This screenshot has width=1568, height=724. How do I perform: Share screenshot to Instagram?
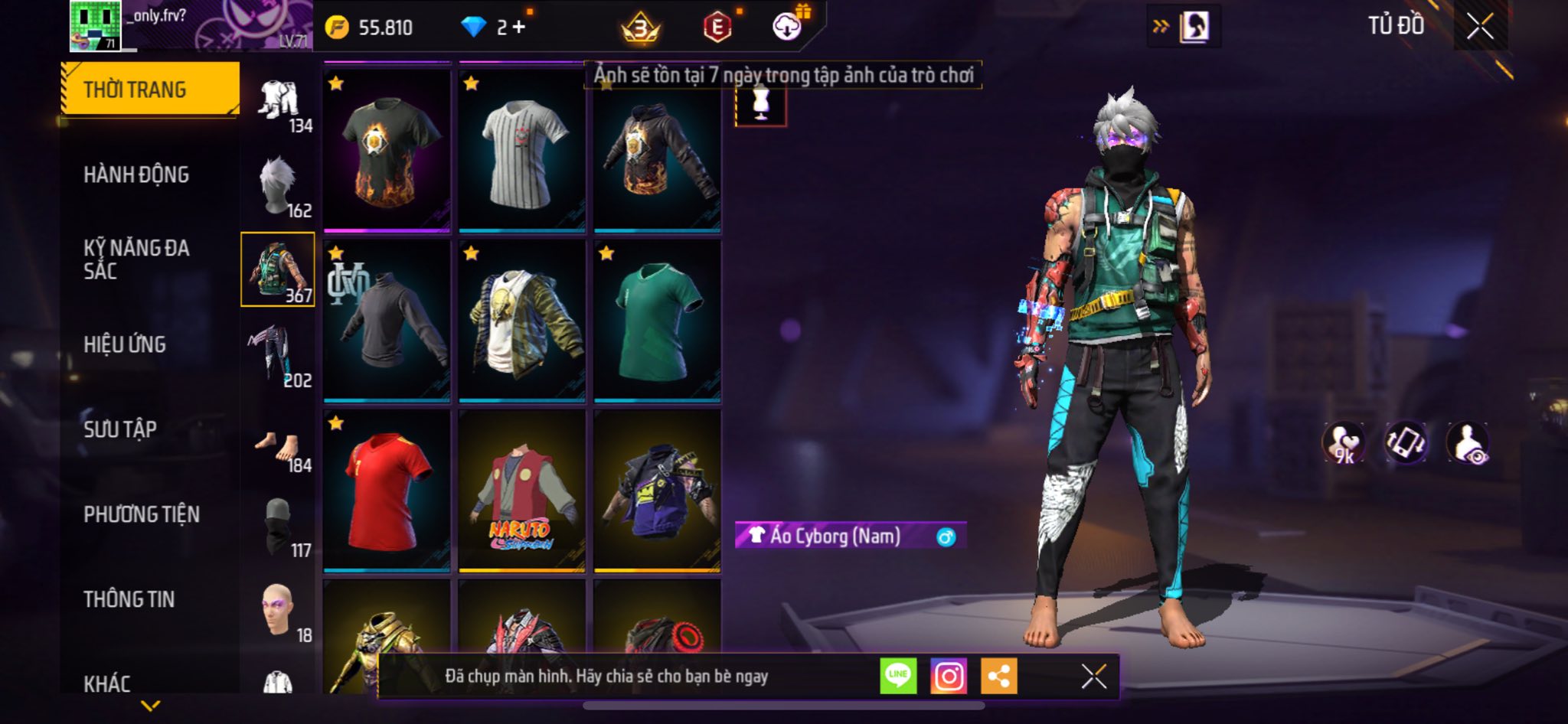[x=948, y=677]
